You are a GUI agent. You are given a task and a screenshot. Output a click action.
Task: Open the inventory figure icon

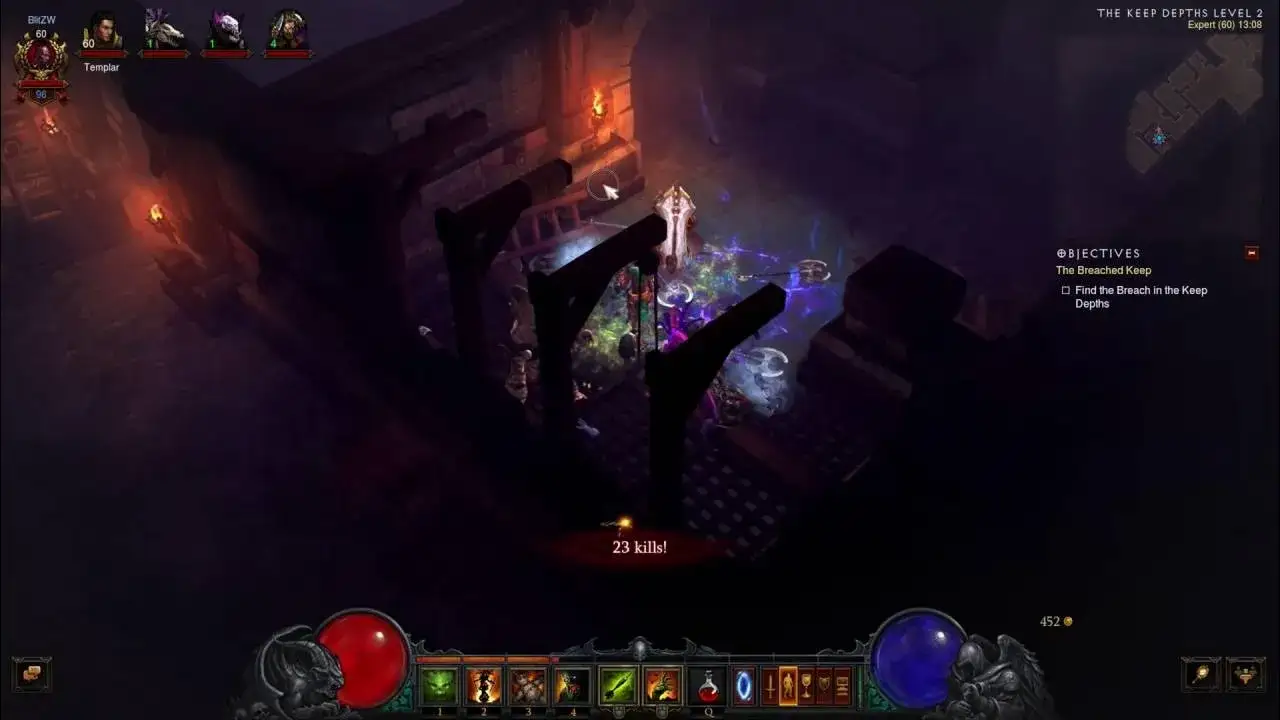(x=789, y=685)
